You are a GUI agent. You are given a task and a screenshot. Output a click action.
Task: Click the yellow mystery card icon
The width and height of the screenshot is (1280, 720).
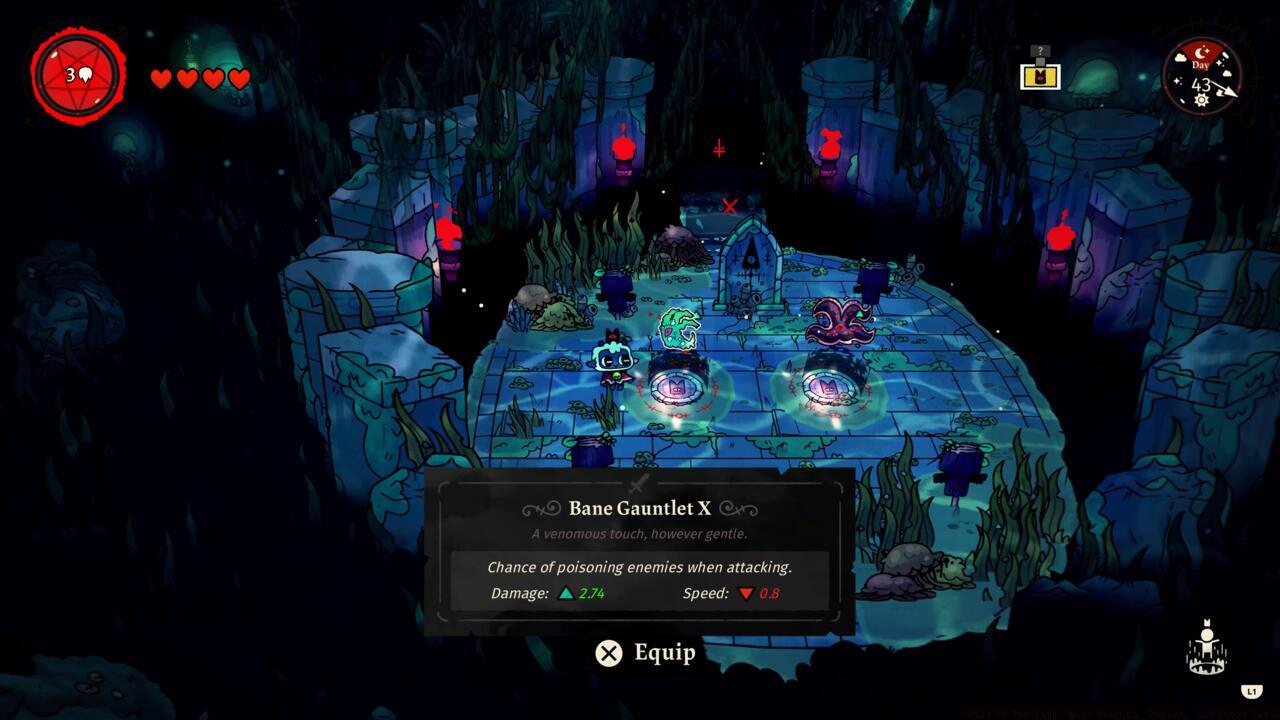[1040, 75]
